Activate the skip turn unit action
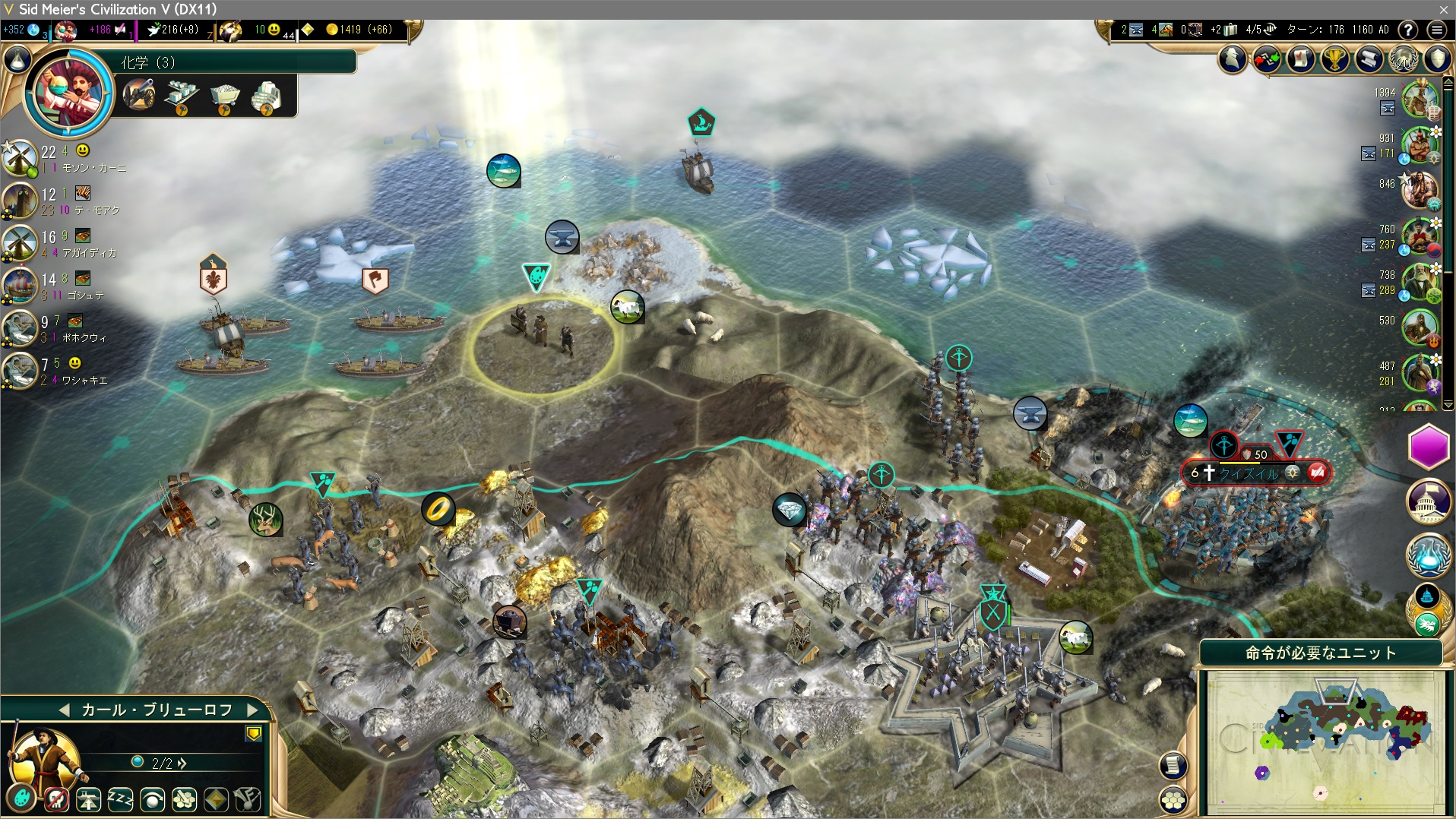The width and height of the screenshot is (1456, 819). point(152,799)
